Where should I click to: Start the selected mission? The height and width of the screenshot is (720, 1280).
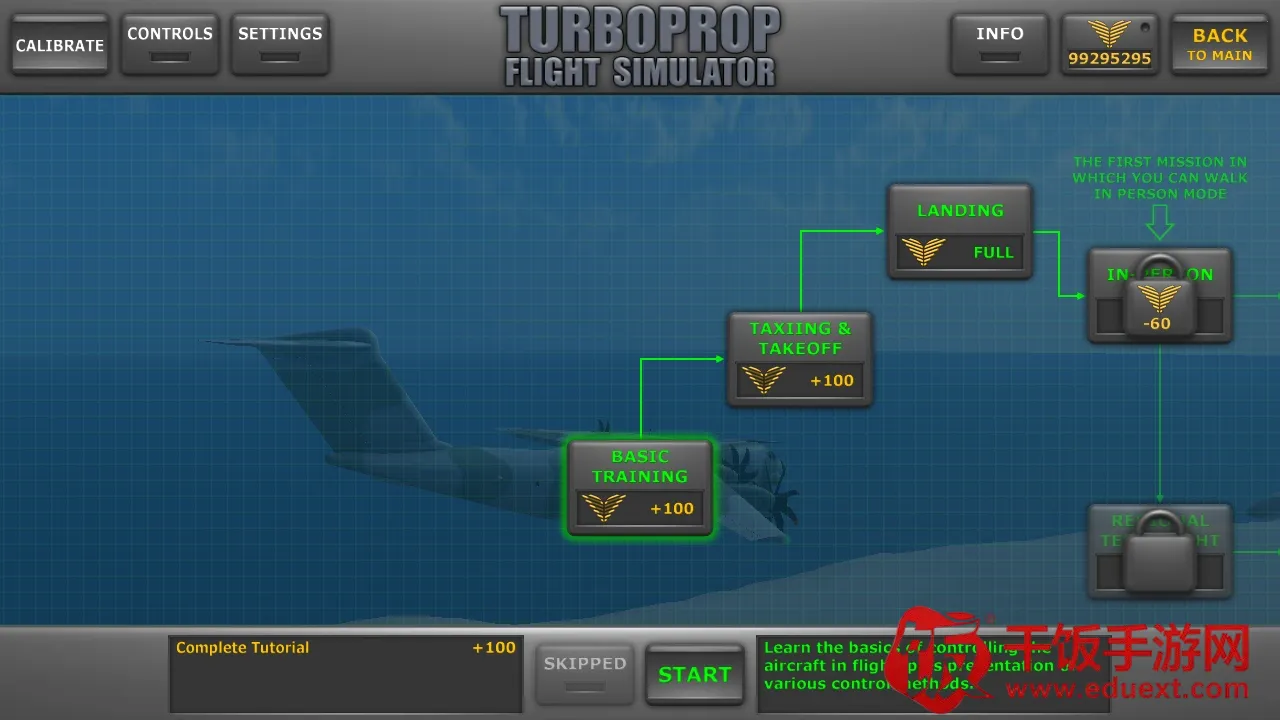click(695, 674)
